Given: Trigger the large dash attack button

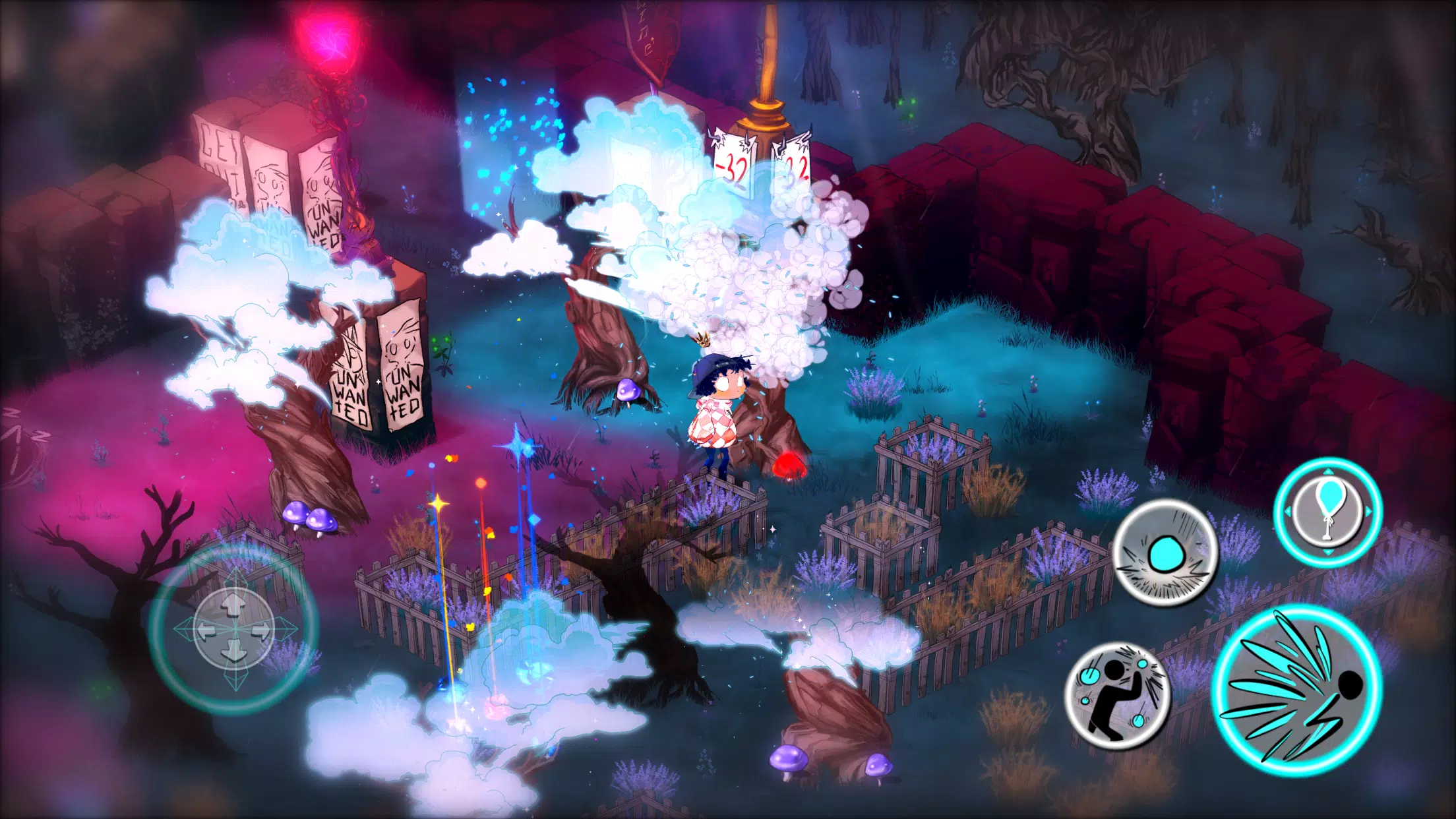Looking at the screenshot, I should click(1296, 690).
